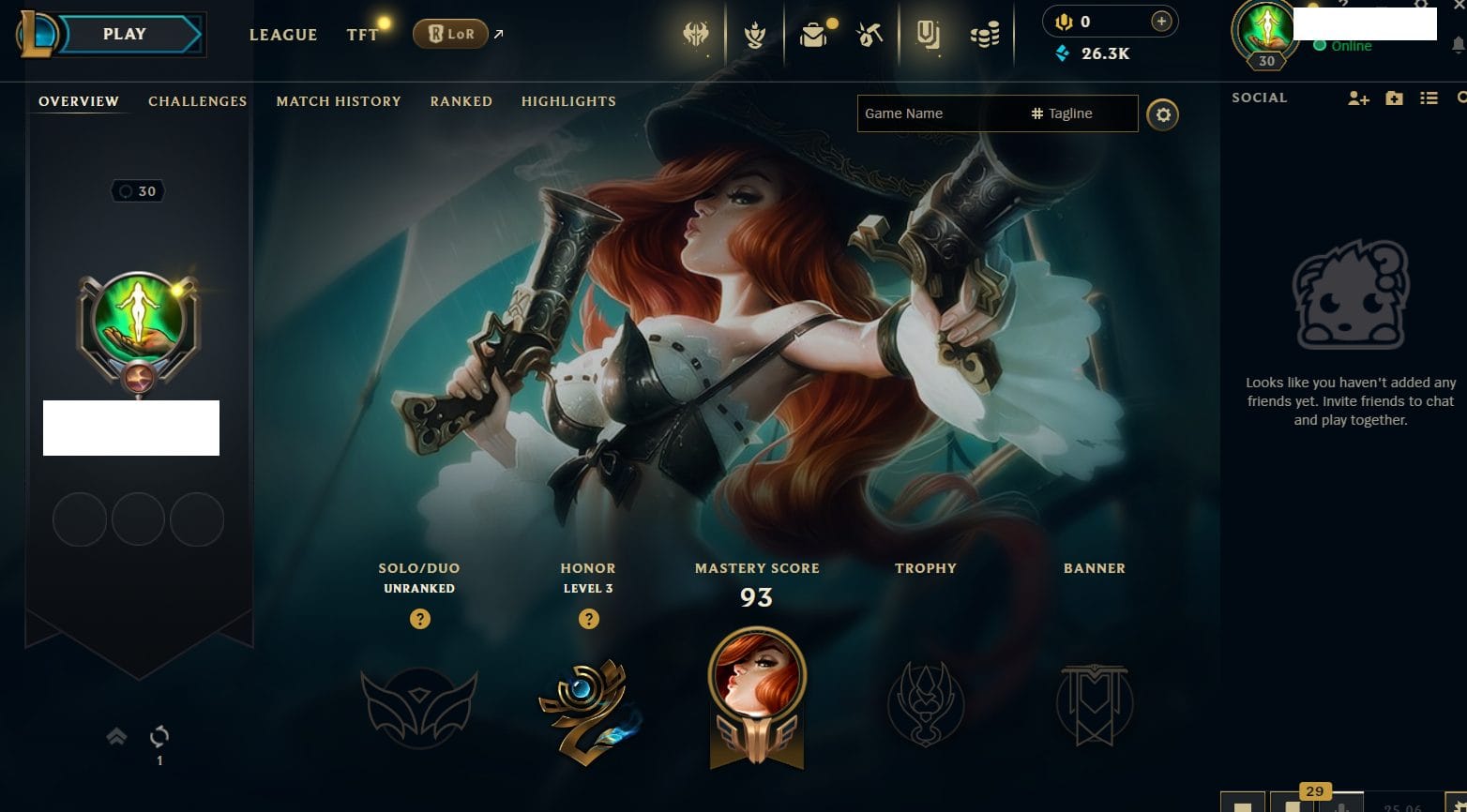Switch to the Ranked tab
This screenshot has width=1467, height=812.
pyautogui.click(x=461, y=101)
